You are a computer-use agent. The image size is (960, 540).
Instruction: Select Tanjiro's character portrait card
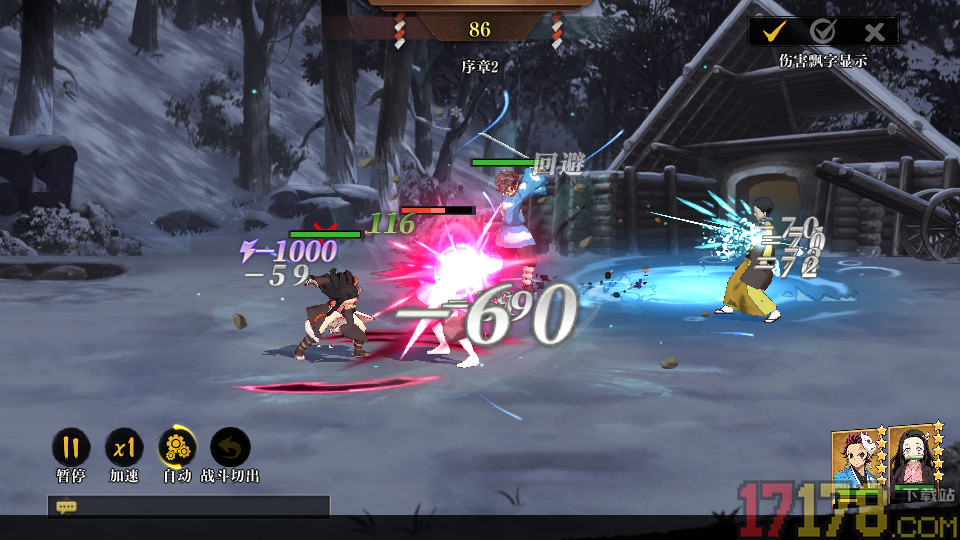(x=856, y=461)
